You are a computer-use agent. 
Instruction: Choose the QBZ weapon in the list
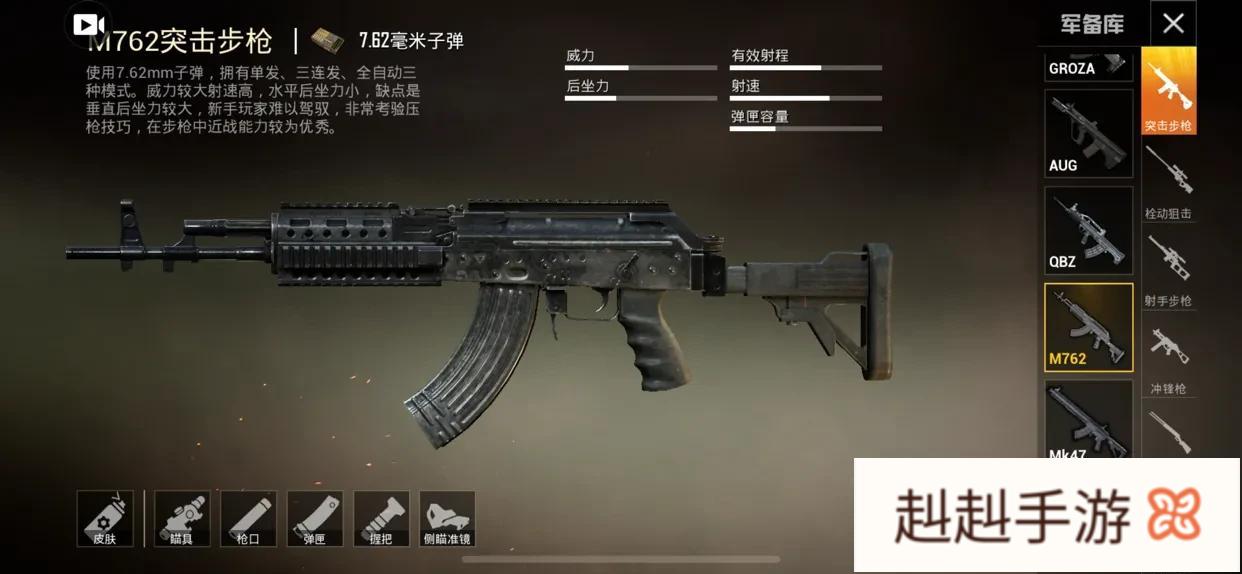[1089, 231]
